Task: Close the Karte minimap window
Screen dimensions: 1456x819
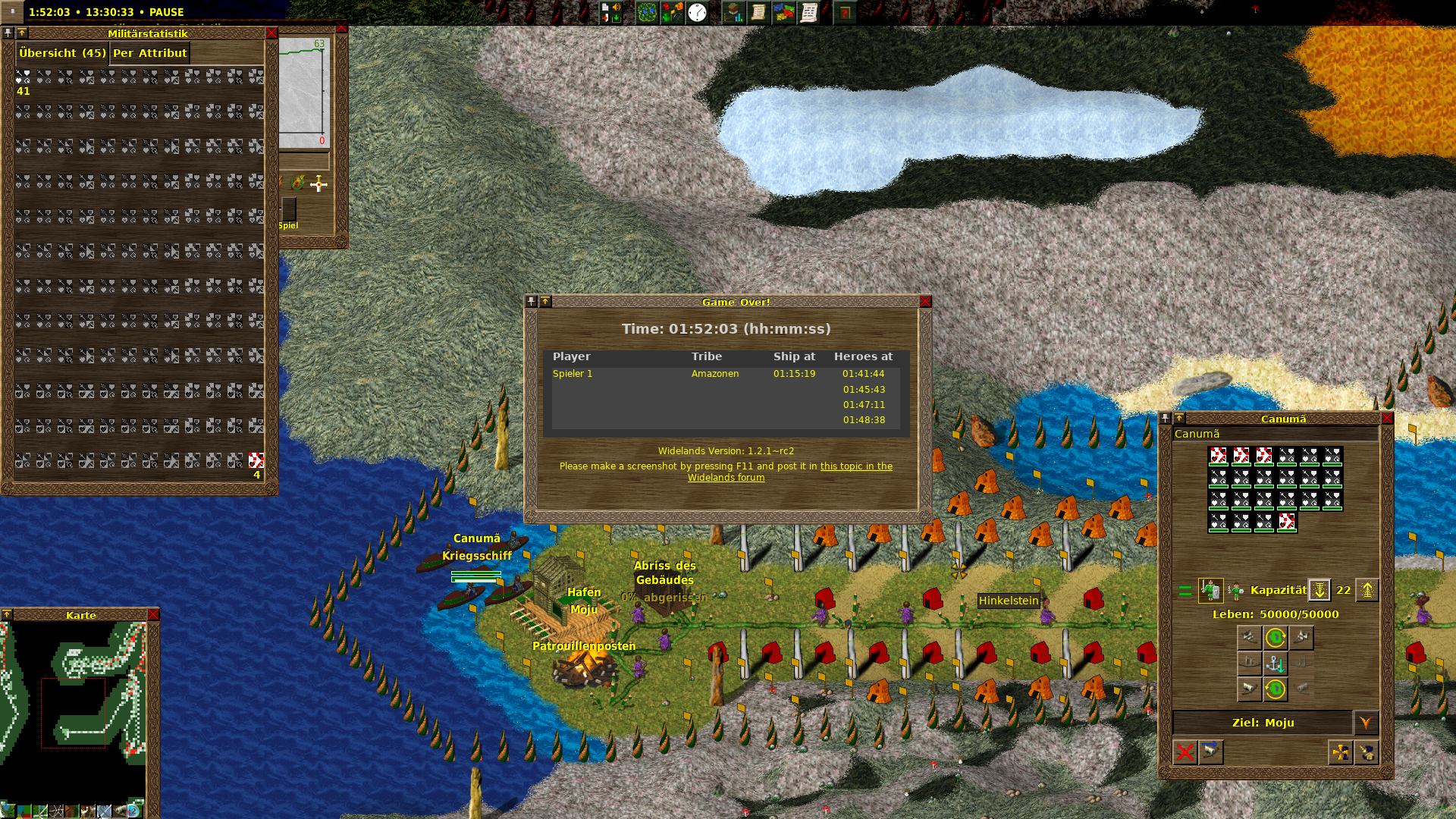Action: tap(153, 615)
